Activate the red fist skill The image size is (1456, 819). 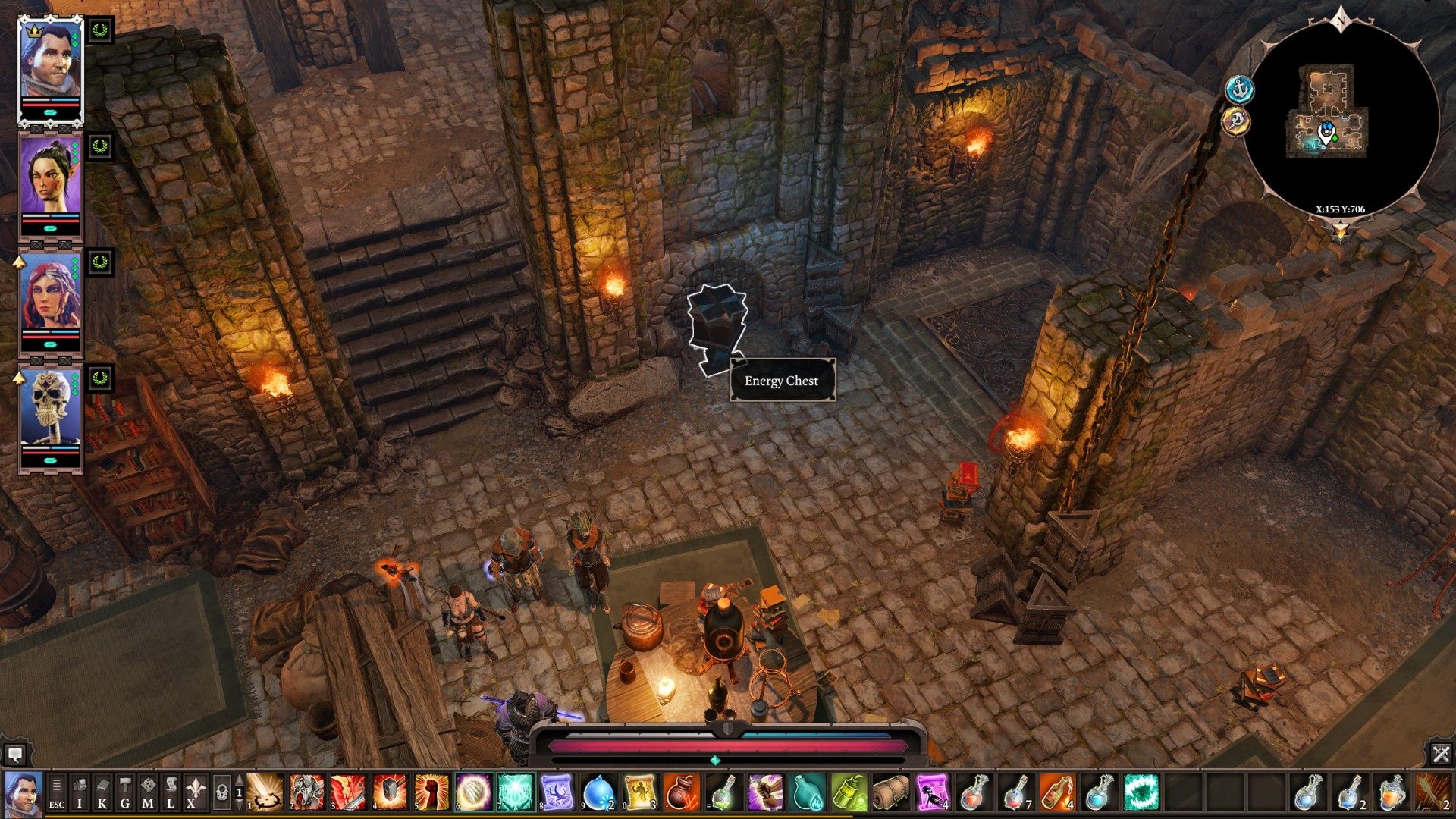(x=431, y=792)
